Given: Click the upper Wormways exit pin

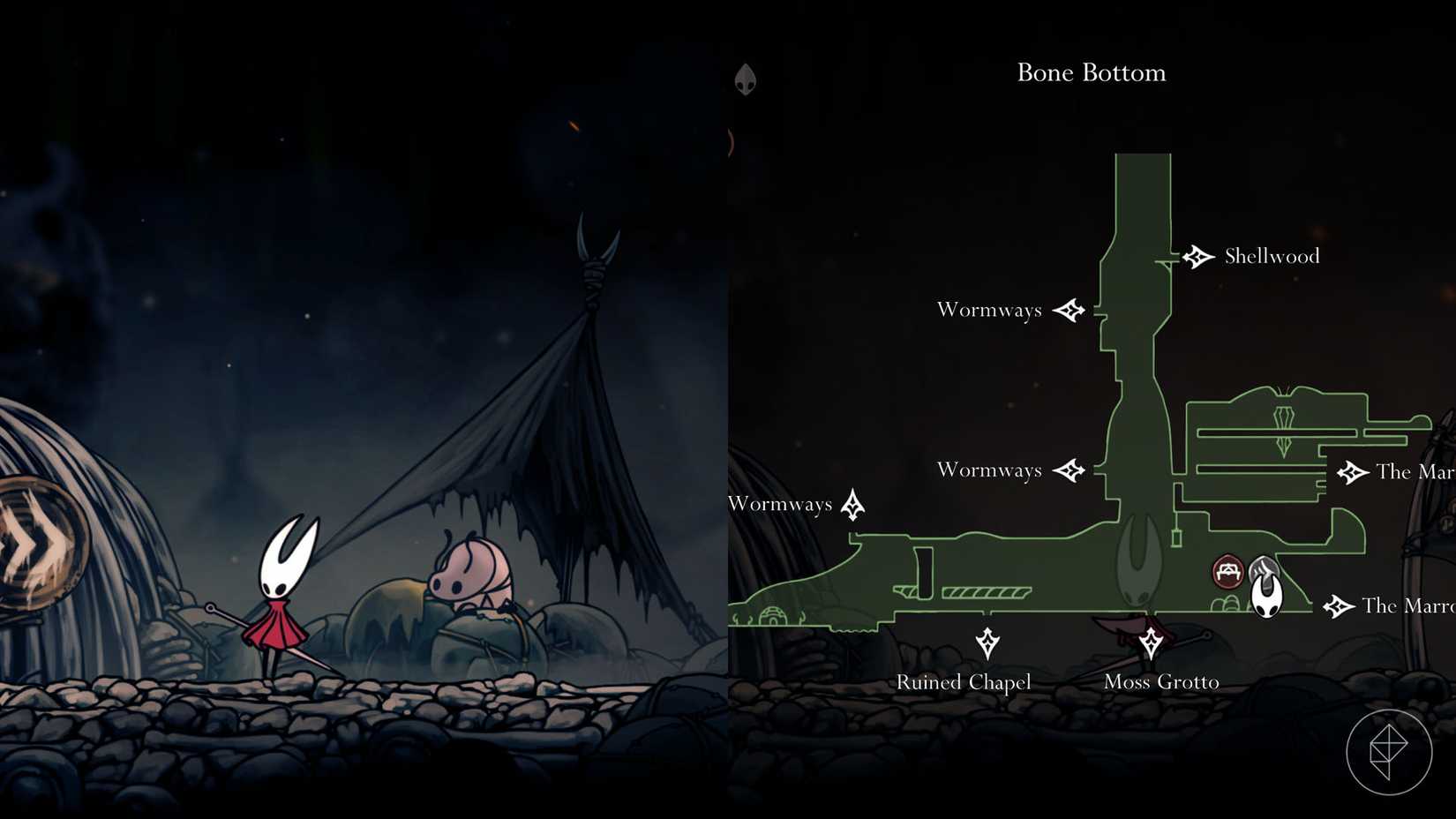Looking at the screenshot, I should 1071,311.
